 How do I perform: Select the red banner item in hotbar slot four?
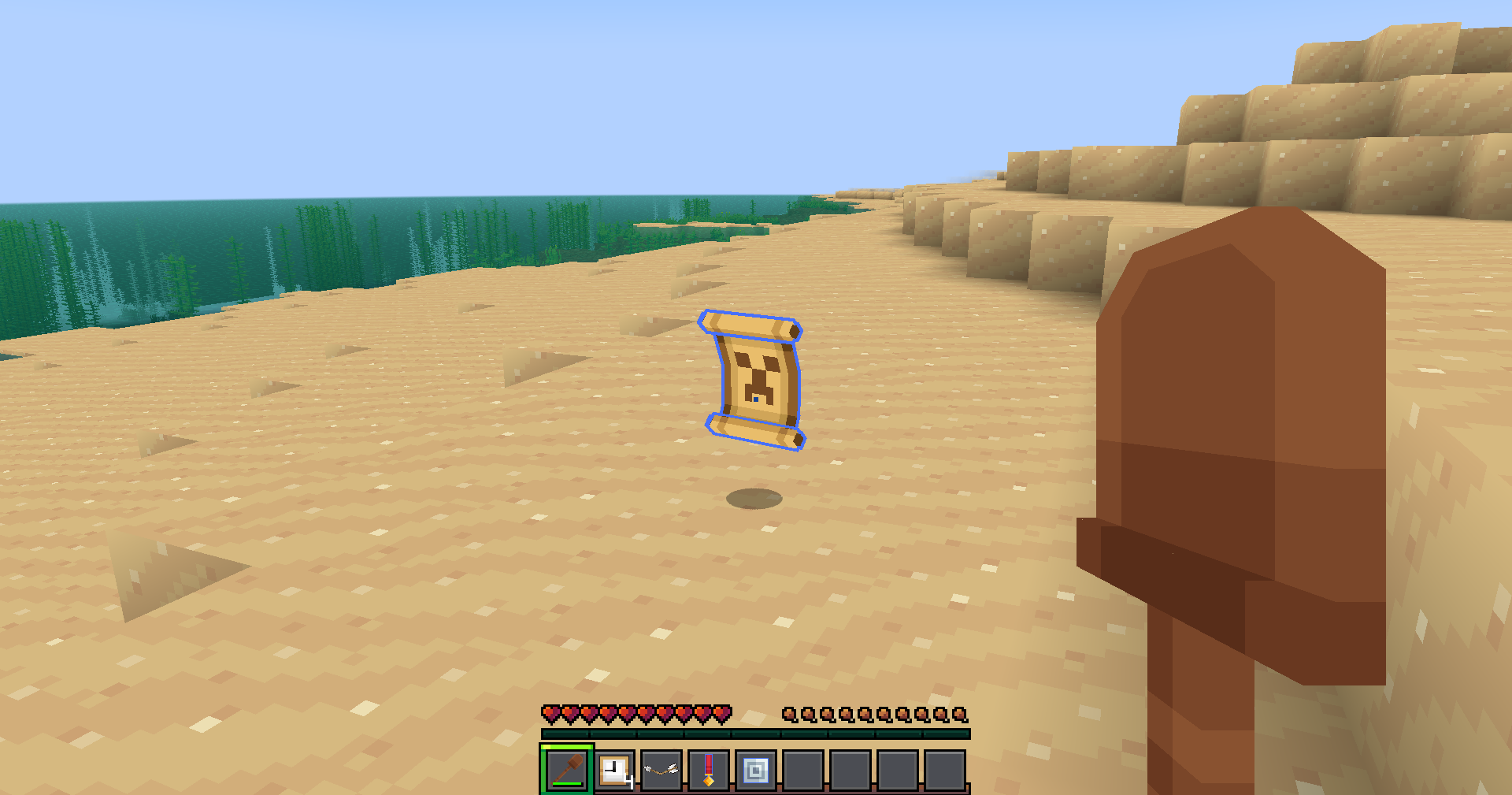tap(708, 770)
